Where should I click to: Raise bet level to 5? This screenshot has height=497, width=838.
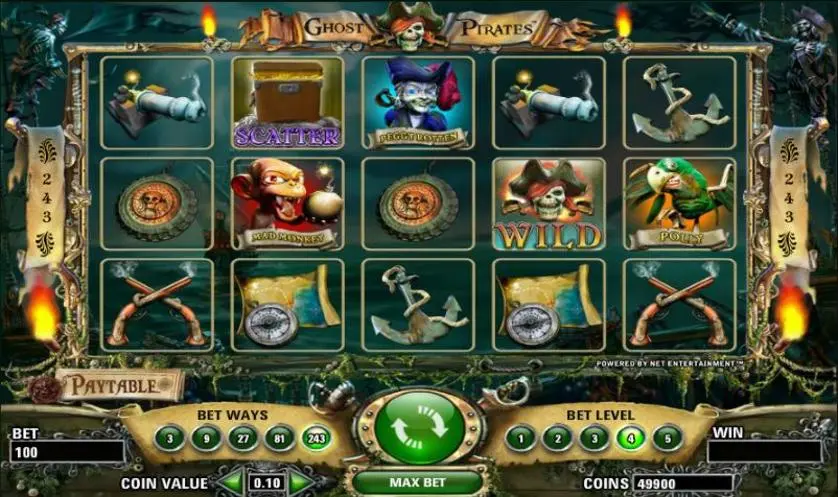click(x=668, y=437)
